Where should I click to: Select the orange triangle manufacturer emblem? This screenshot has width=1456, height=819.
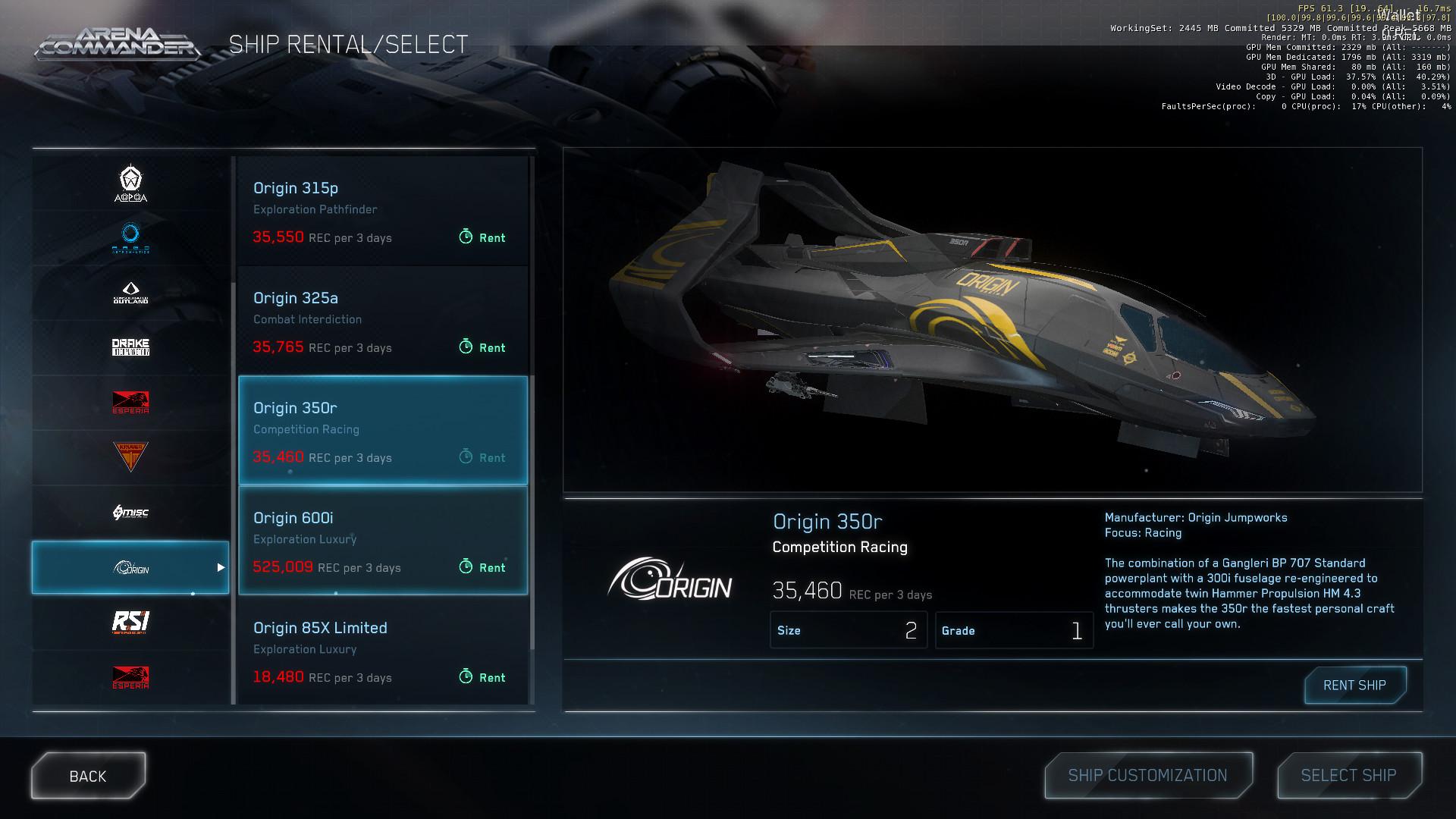130,457
